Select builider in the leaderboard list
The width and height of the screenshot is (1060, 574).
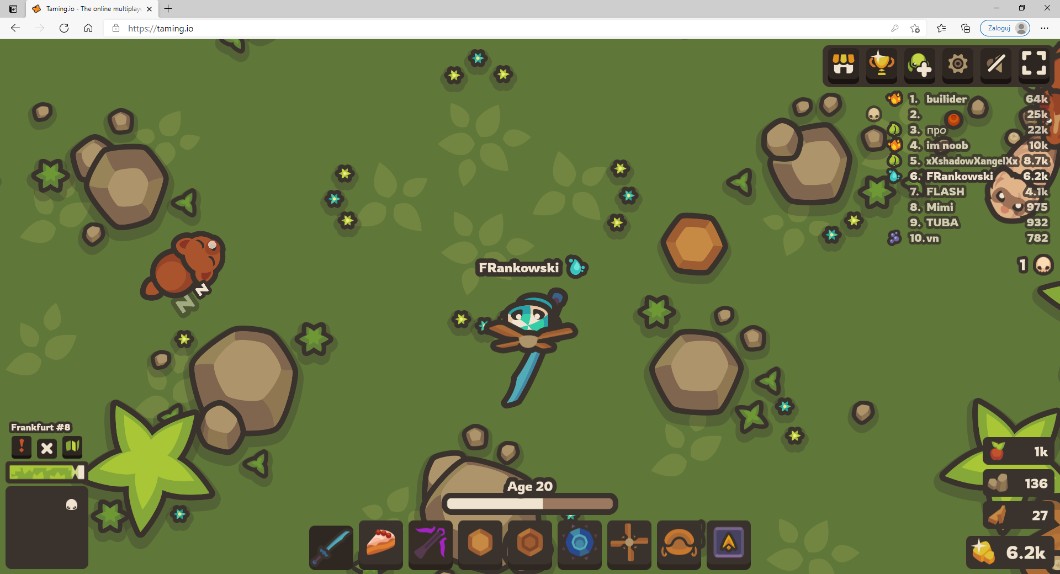[946, 99]
